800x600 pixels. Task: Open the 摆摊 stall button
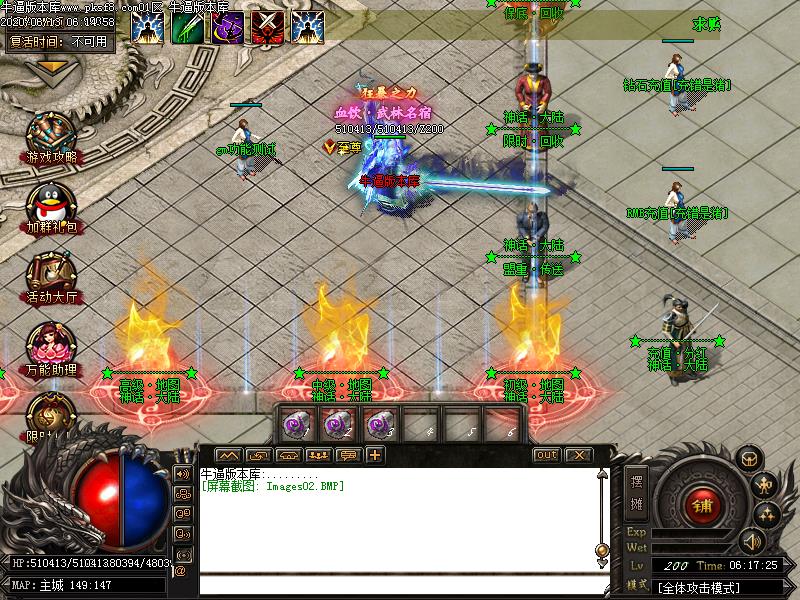coord(635,491)
